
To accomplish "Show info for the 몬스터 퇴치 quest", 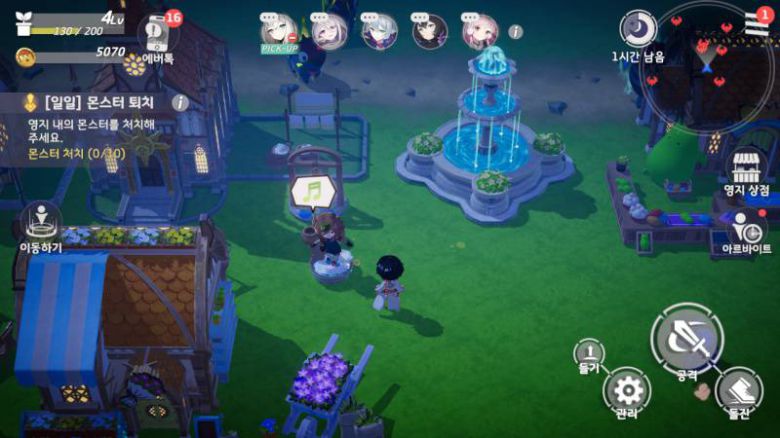I will click(x=180, y=102).
